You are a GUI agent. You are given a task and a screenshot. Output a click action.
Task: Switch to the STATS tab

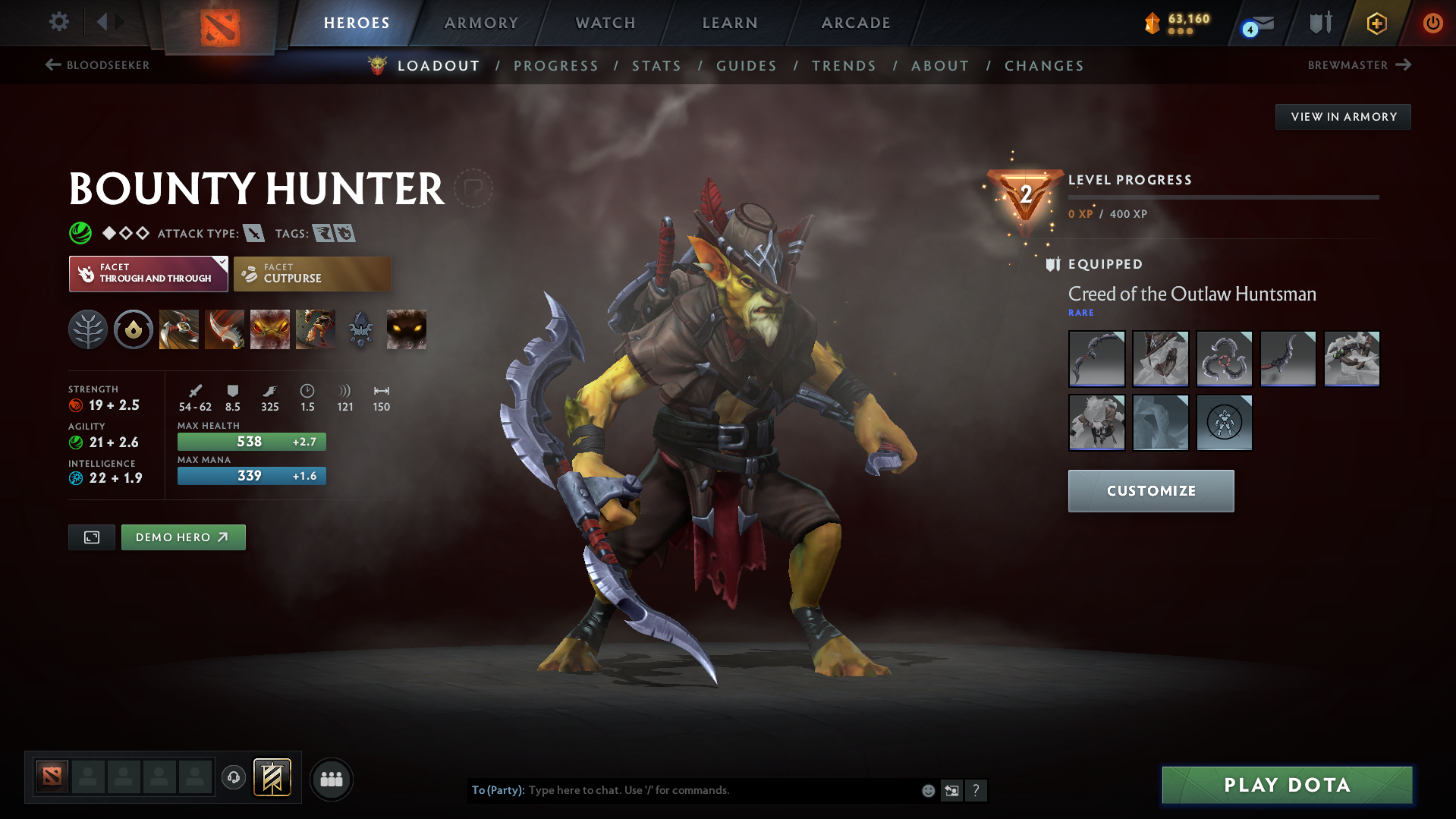[656, 66]
